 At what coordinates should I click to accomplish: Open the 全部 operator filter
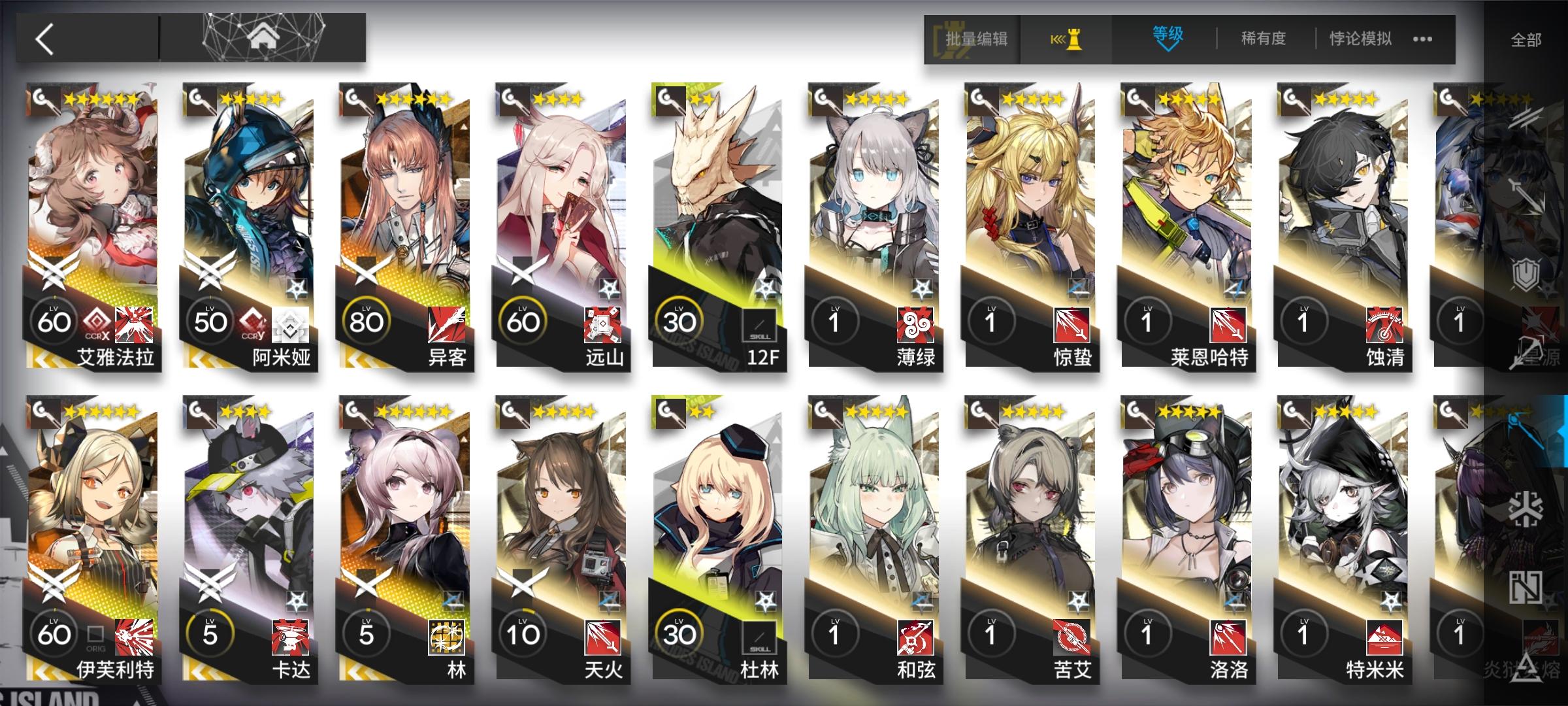pos(1528,39)
